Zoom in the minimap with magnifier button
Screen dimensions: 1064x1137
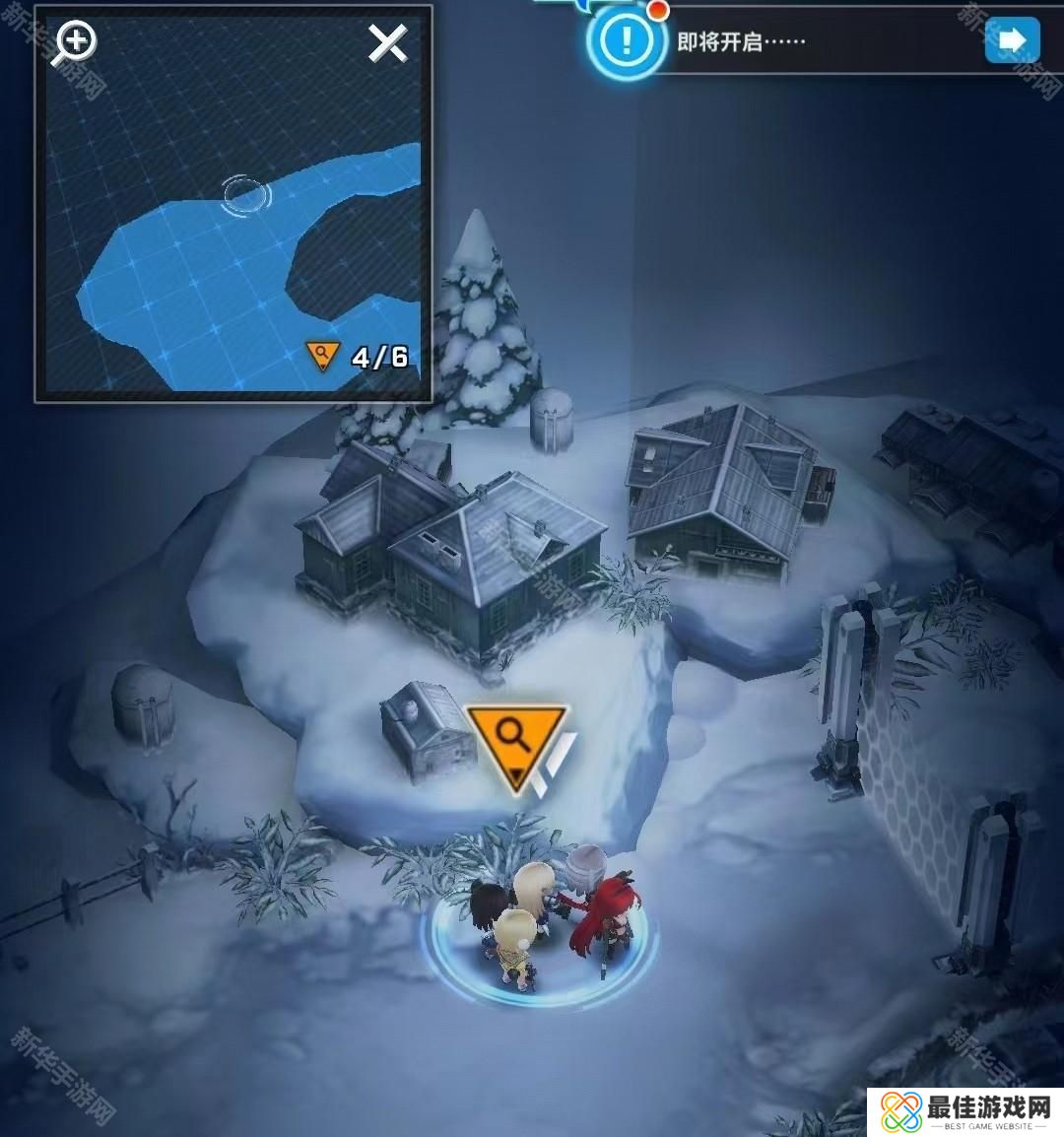75,43
